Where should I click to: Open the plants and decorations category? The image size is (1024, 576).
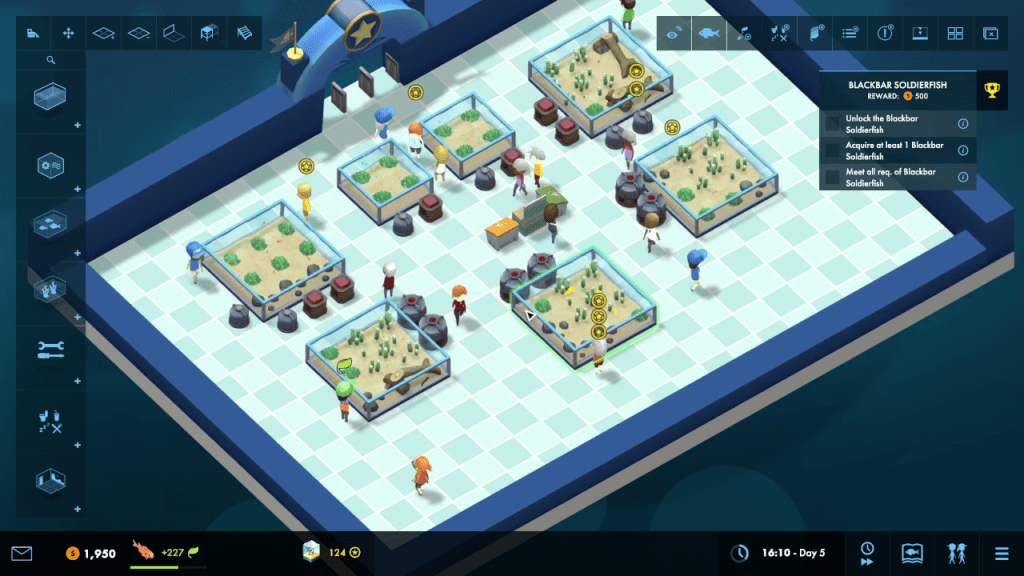(x=48, y=288)
